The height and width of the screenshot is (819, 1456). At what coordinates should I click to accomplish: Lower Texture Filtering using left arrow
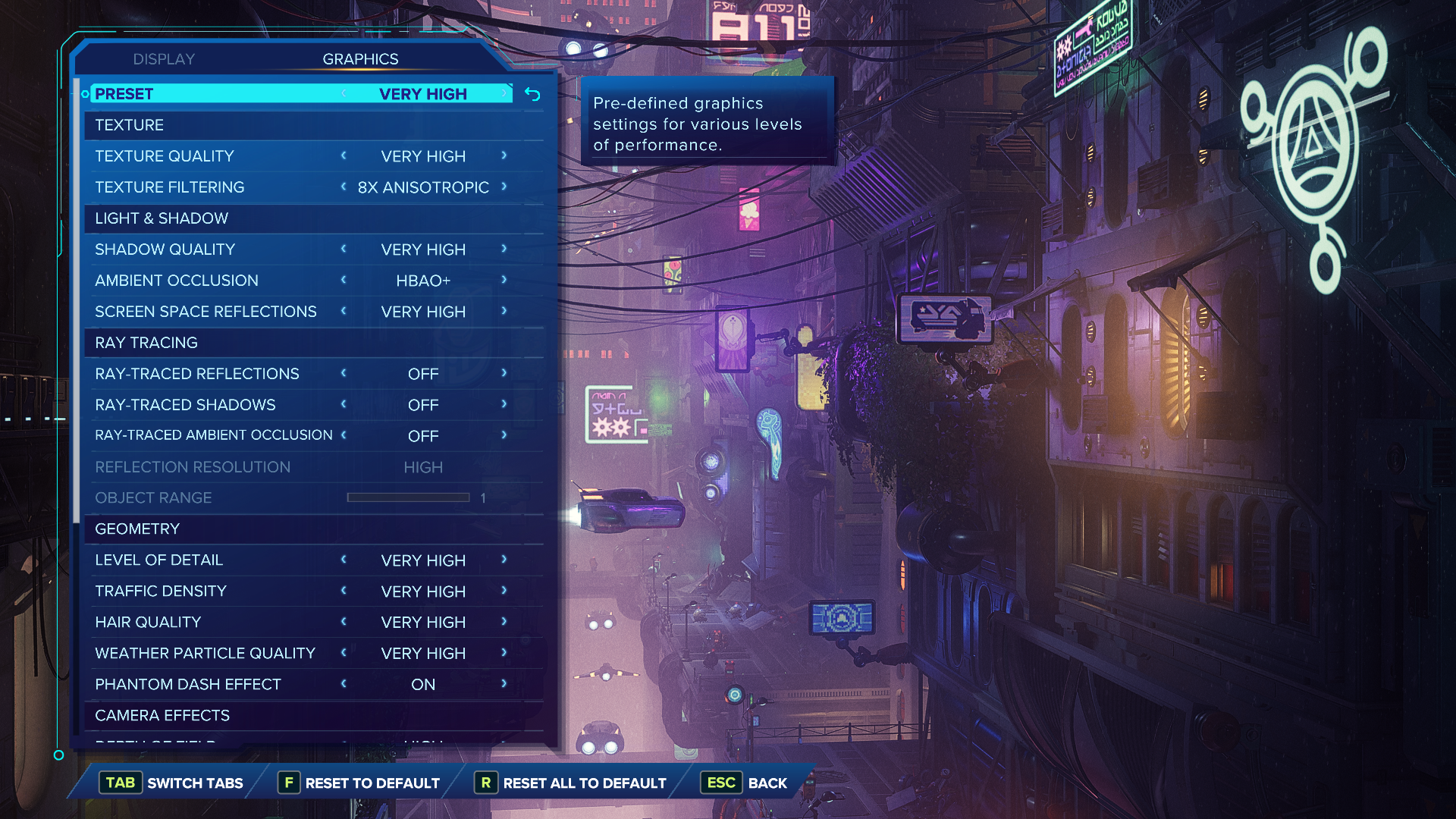click(344, 187)
